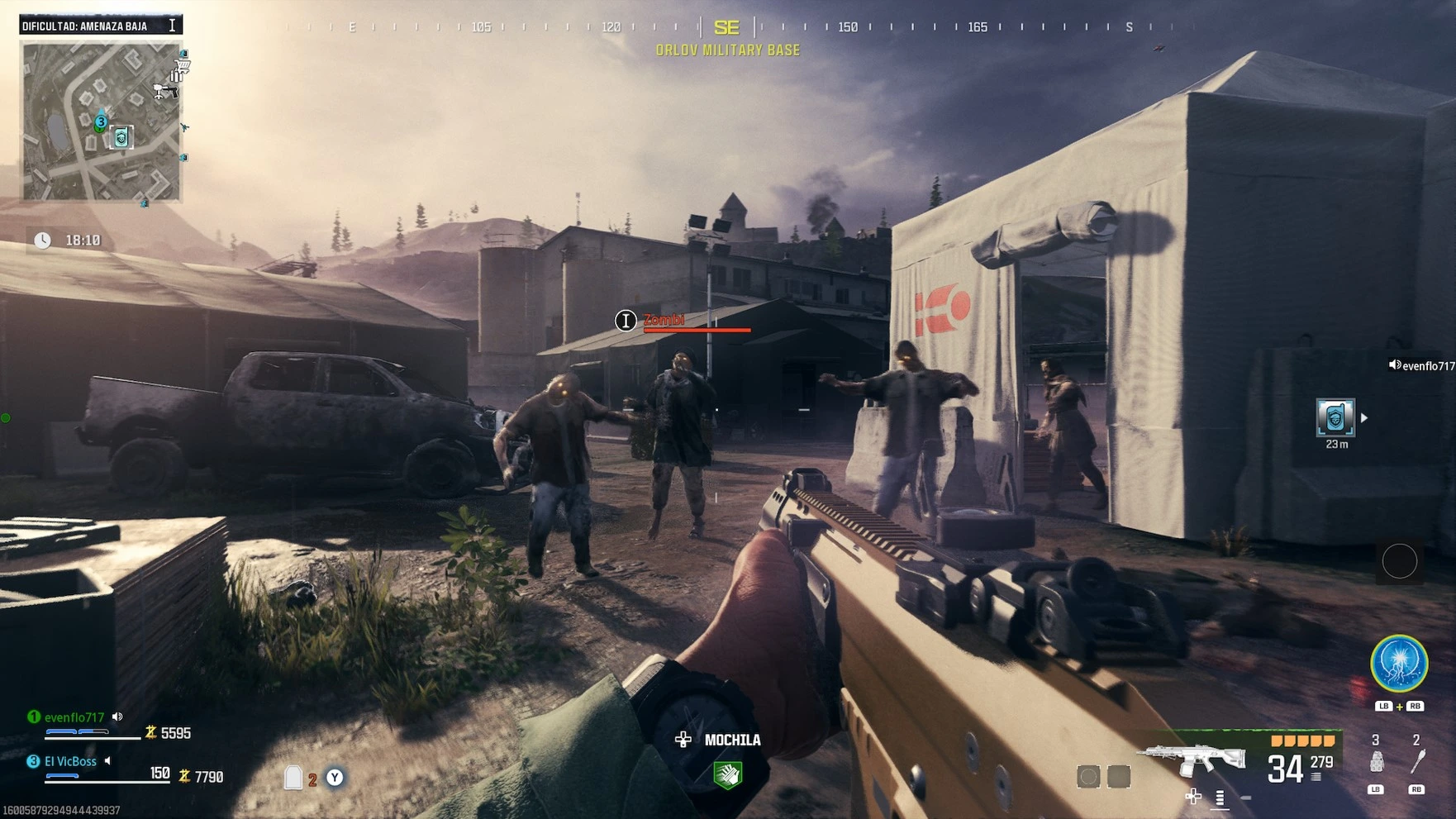This screenshot has height=819, width=1456.
Task: Click the shield contract waypoint showing 23 m
Action: [x=1335, y=417]
